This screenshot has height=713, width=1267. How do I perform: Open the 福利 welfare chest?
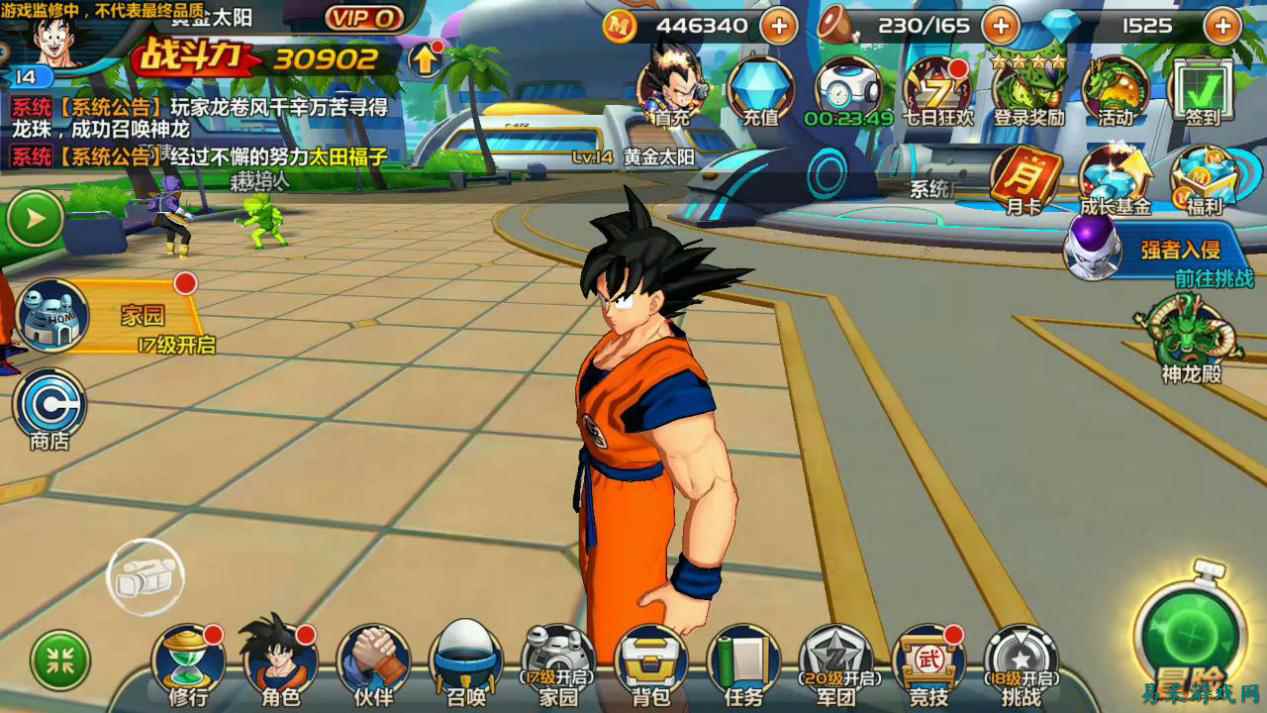(x=1203, y=180)
